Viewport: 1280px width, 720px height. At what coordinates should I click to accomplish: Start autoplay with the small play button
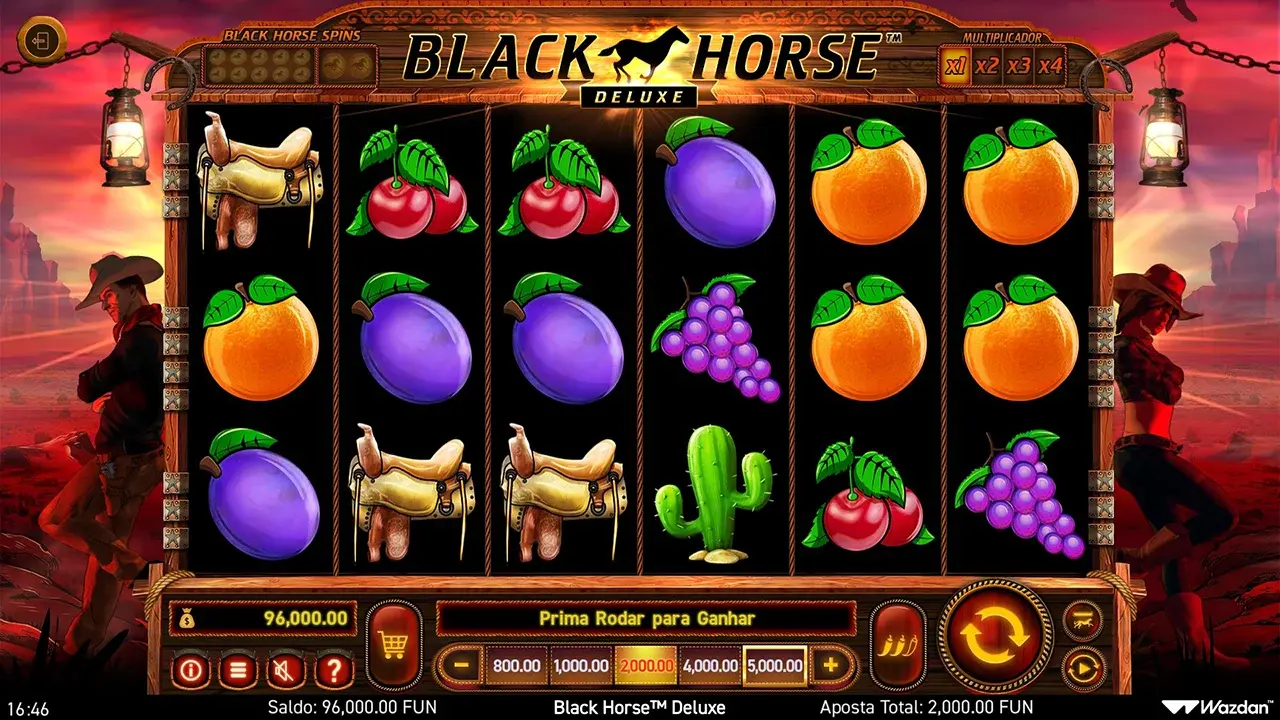1082,667
